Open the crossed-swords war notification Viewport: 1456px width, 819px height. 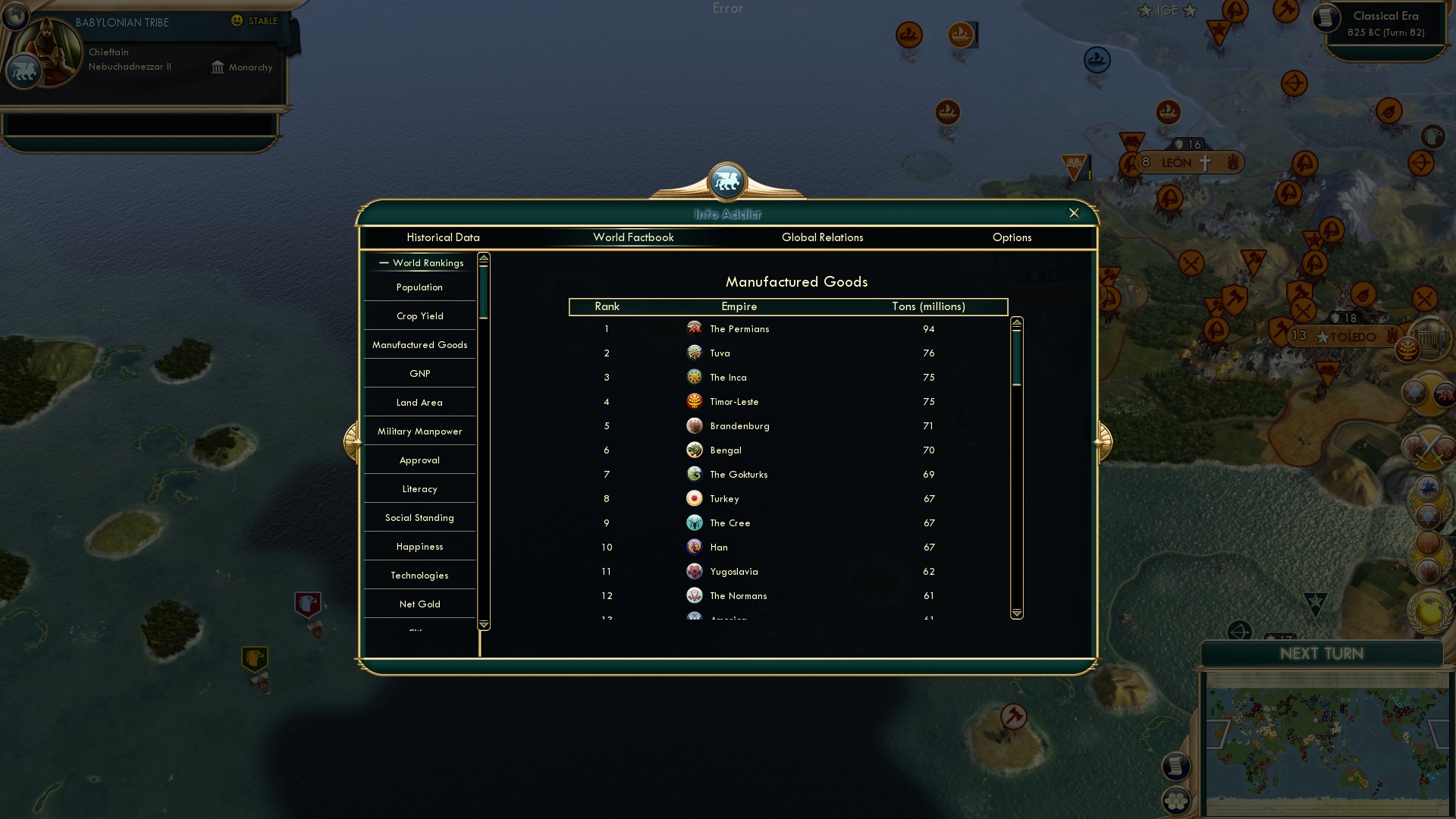pyautogui.click(x=1429, y=447)
